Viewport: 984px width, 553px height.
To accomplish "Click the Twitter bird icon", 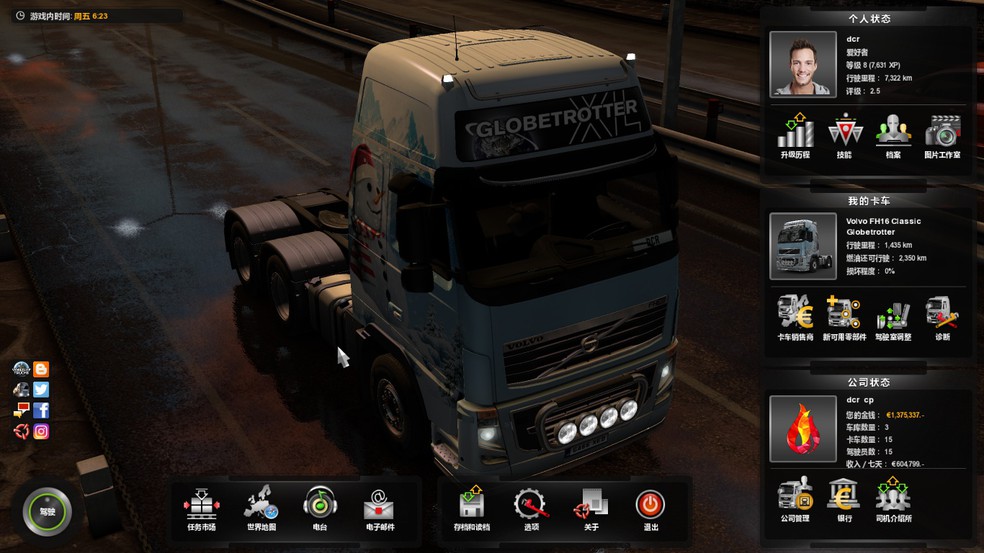I will (x=41, y=390).
